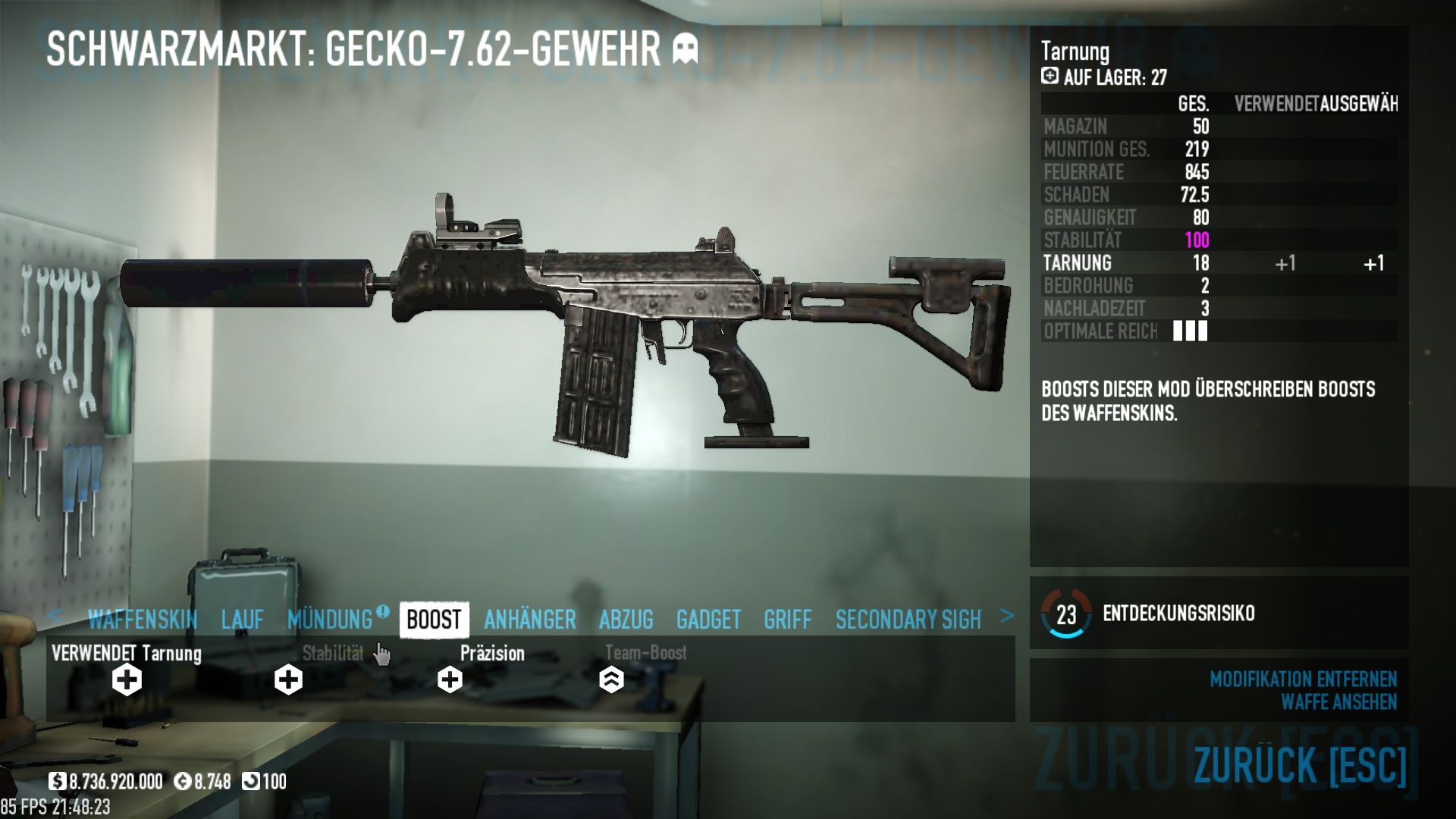The image size is (1456, 819).
Task: Switch to the Abzug tab
Action: click(626, 620)
